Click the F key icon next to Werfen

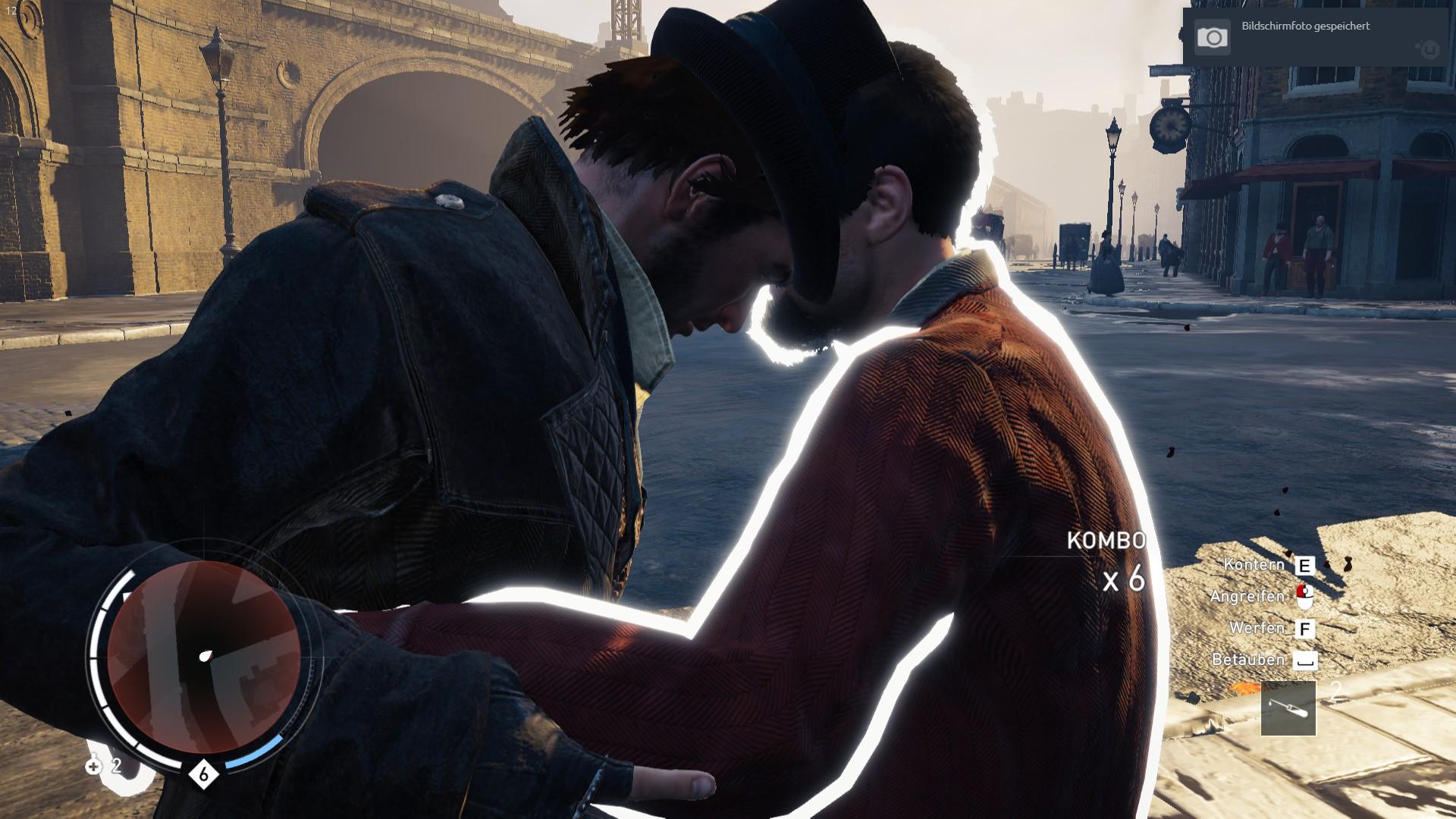tap(1304, 629)
